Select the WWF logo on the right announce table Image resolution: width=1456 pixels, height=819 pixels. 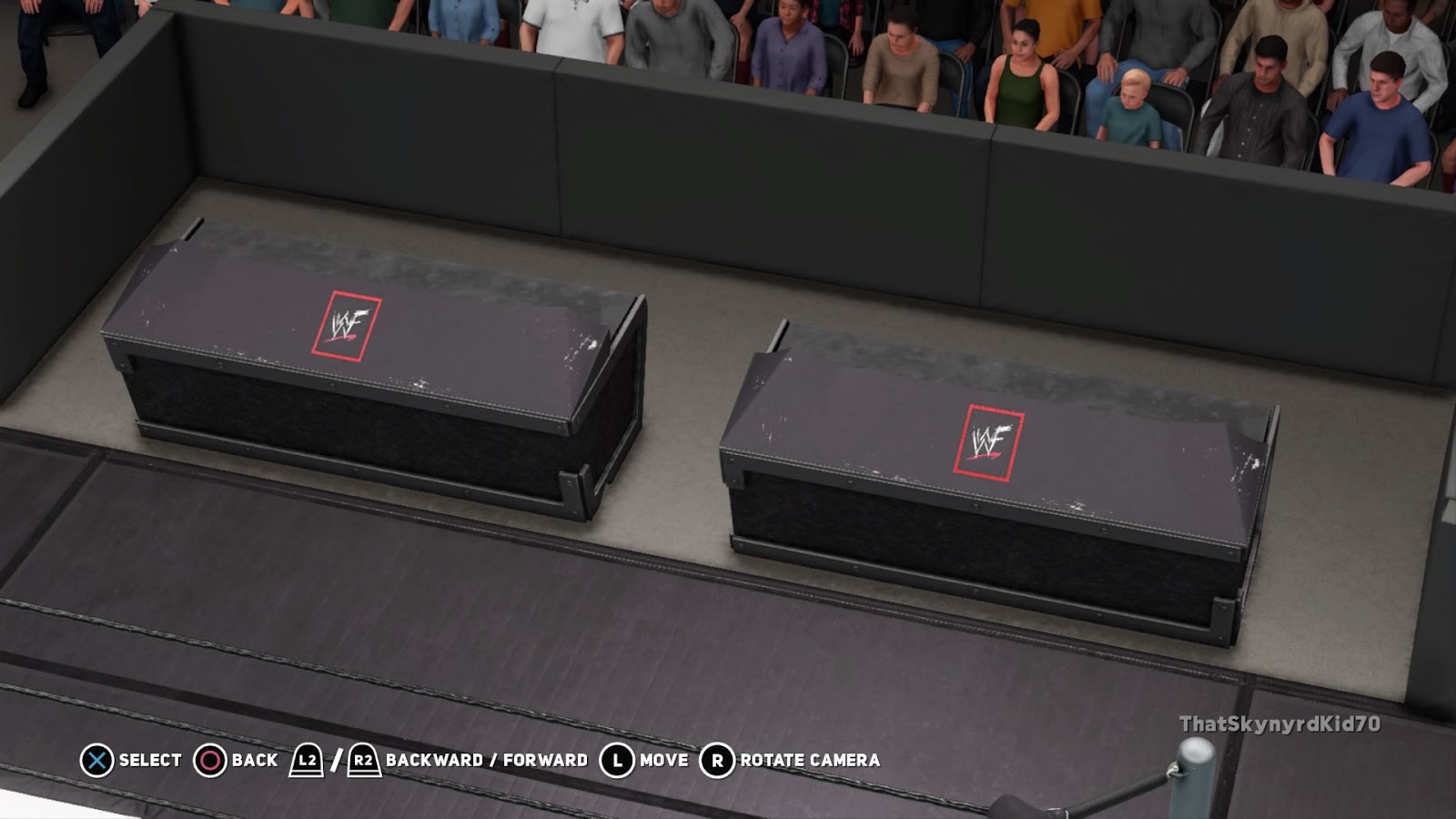(992, 439)
